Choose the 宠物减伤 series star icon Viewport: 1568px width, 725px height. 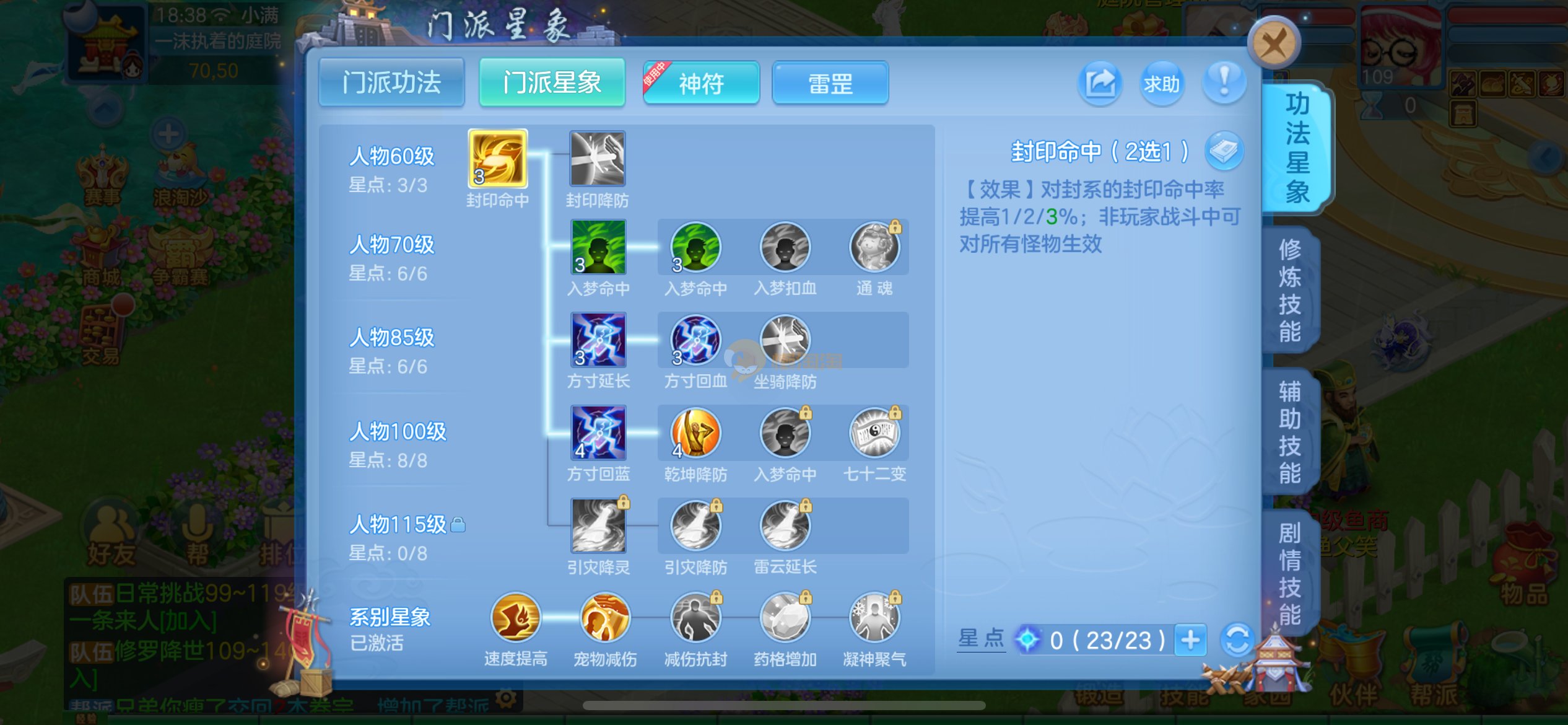click(x=605, y=617)
